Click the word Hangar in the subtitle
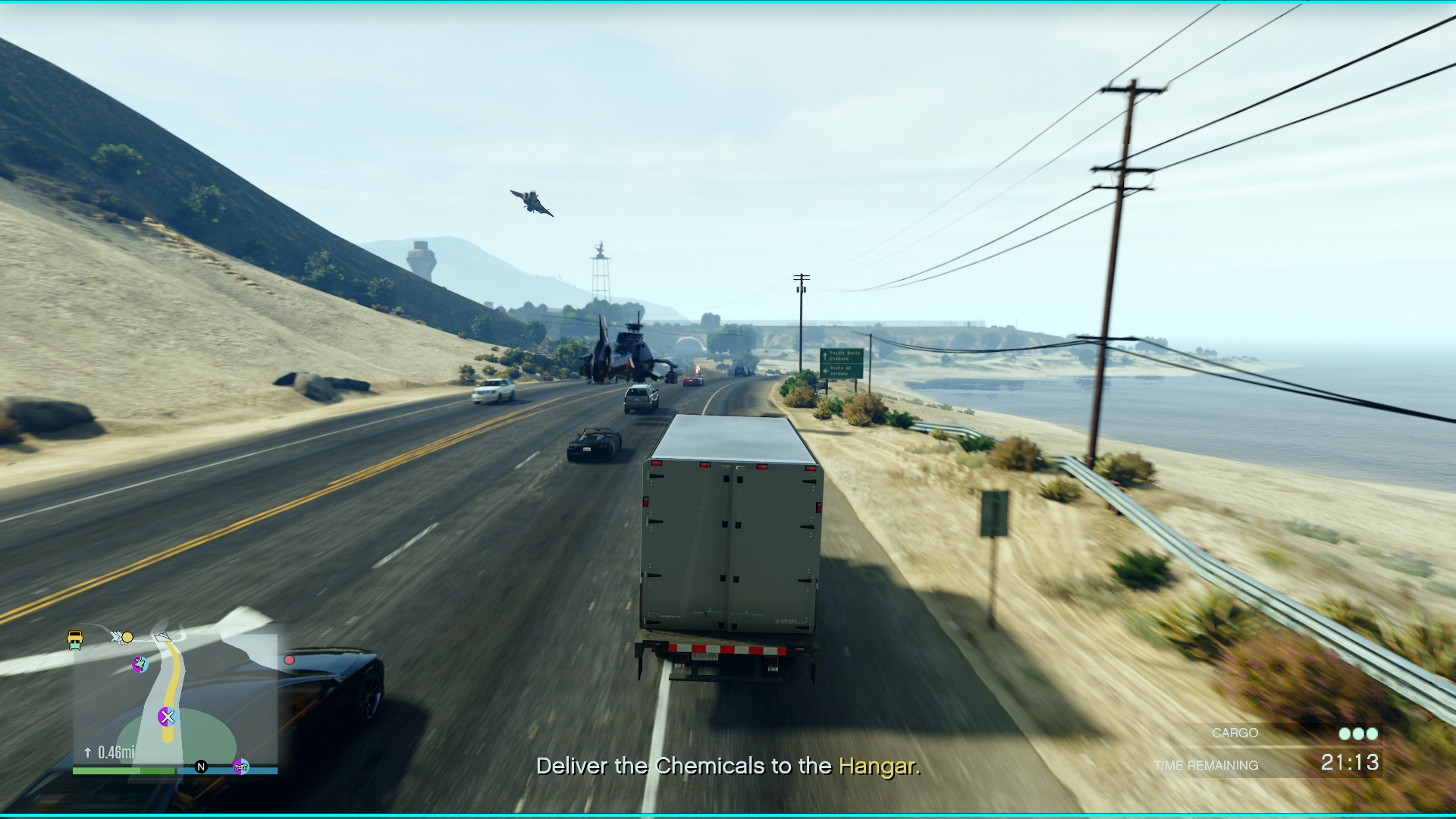 [x=877, y=767]
